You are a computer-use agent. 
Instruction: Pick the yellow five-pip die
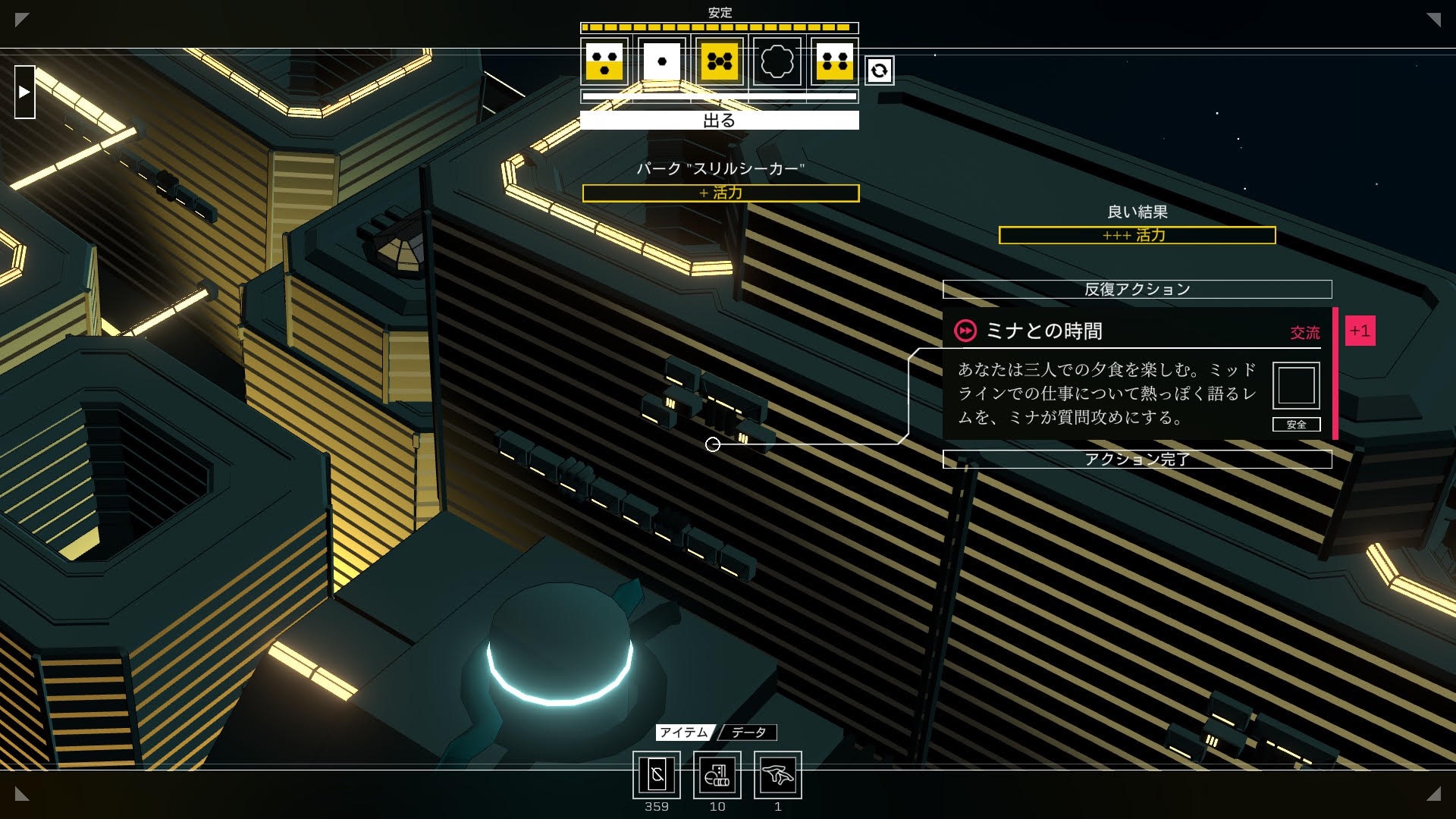[720, 62]
